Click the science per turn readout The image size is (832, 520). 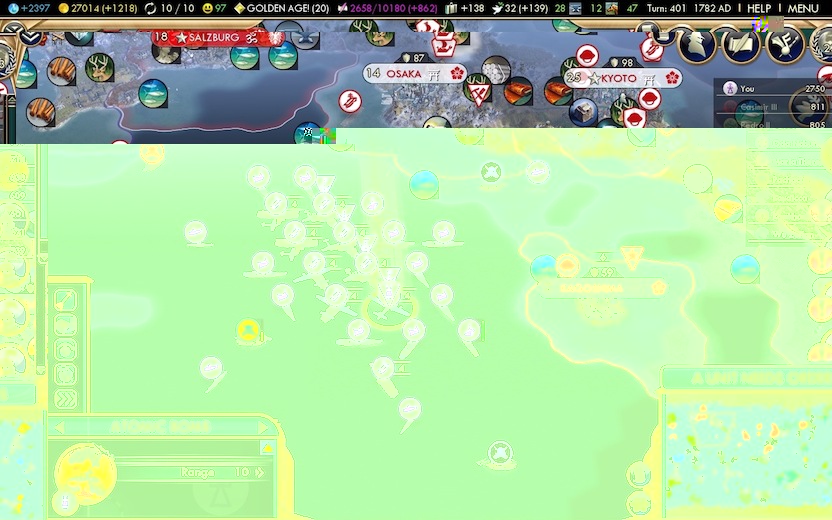27,8
